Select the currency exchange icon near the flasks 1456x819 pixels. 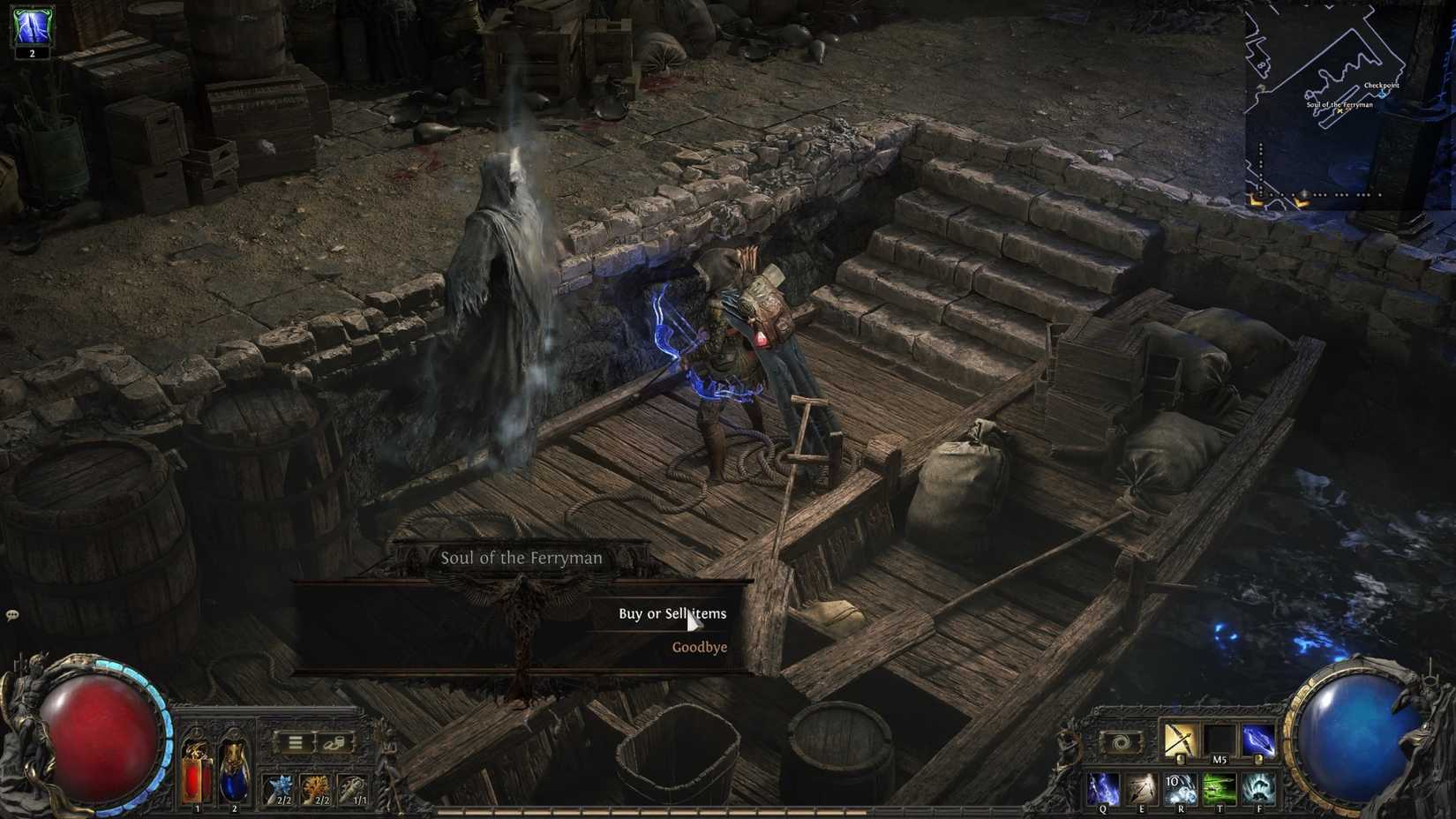[x=334, y=745]
